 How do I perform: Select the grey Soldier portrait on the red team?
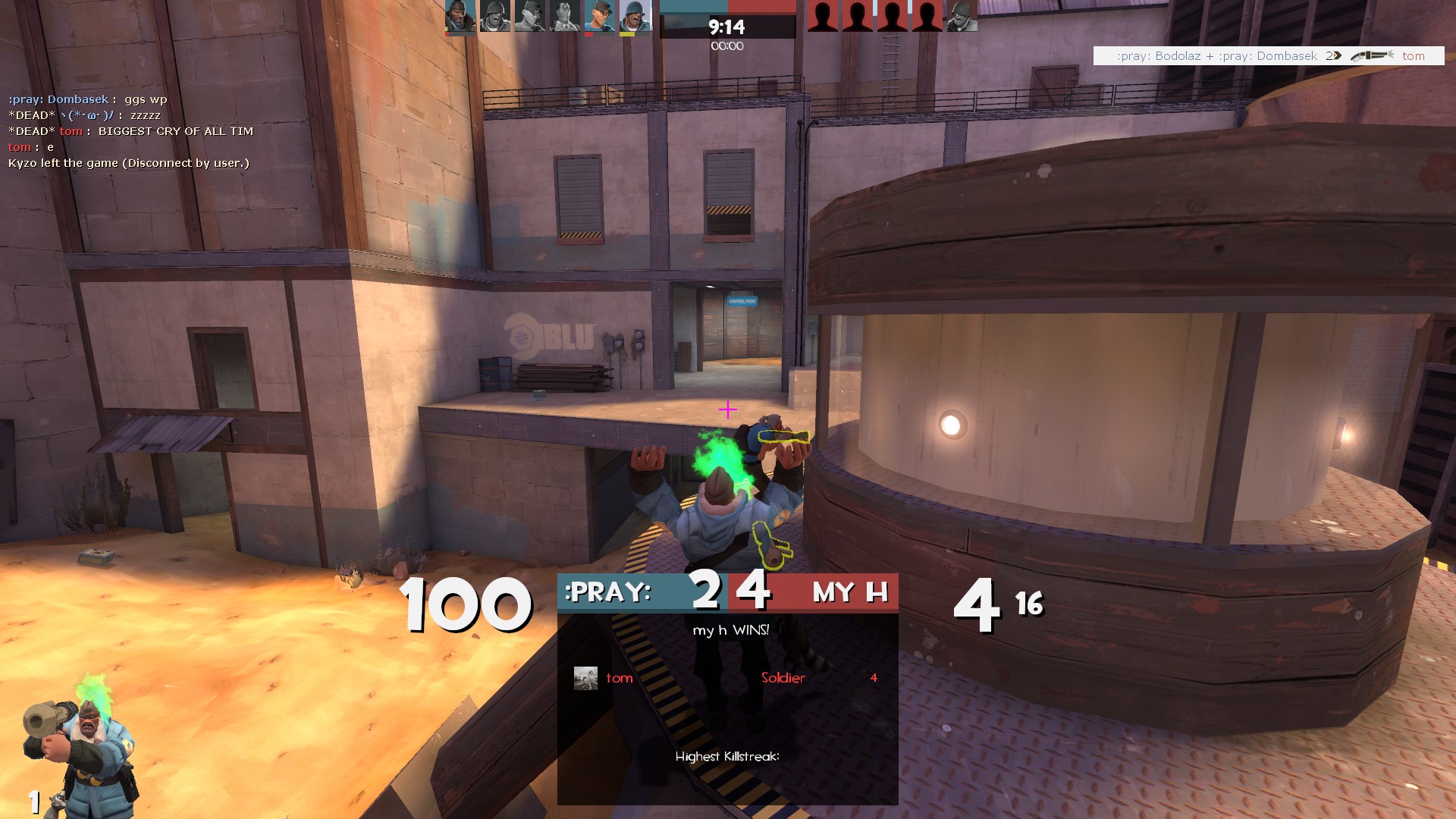point(962,17)
